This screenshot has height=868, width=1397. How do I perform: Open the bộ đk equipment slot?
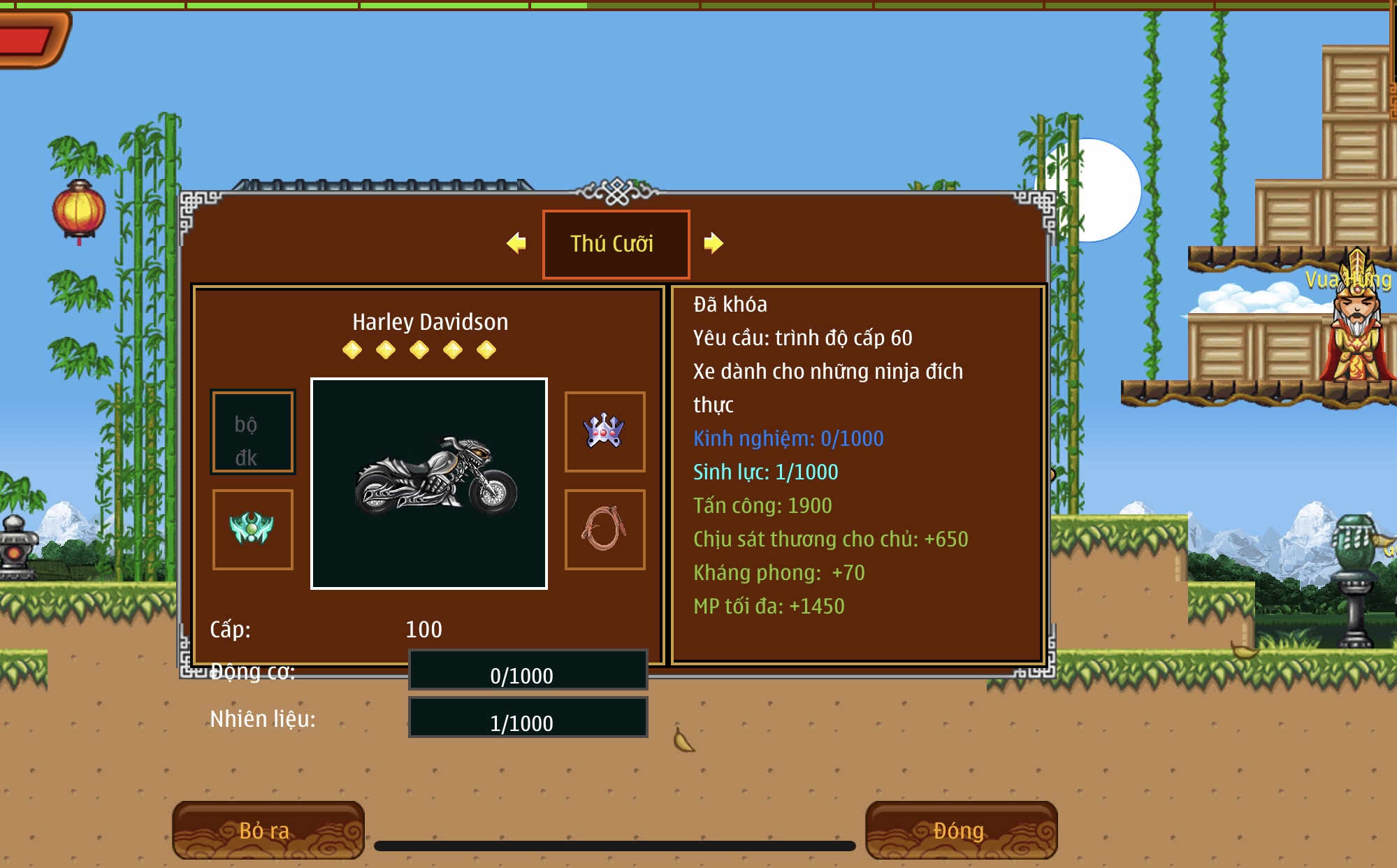(x=253, y=432)
